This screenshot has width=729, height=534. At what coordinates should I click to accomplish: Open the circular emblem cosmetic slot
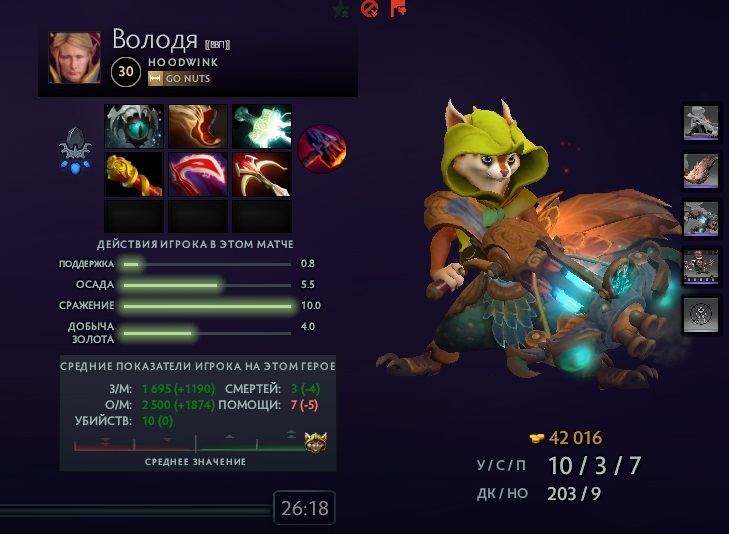pyautogui.click(x=701, y=314)
